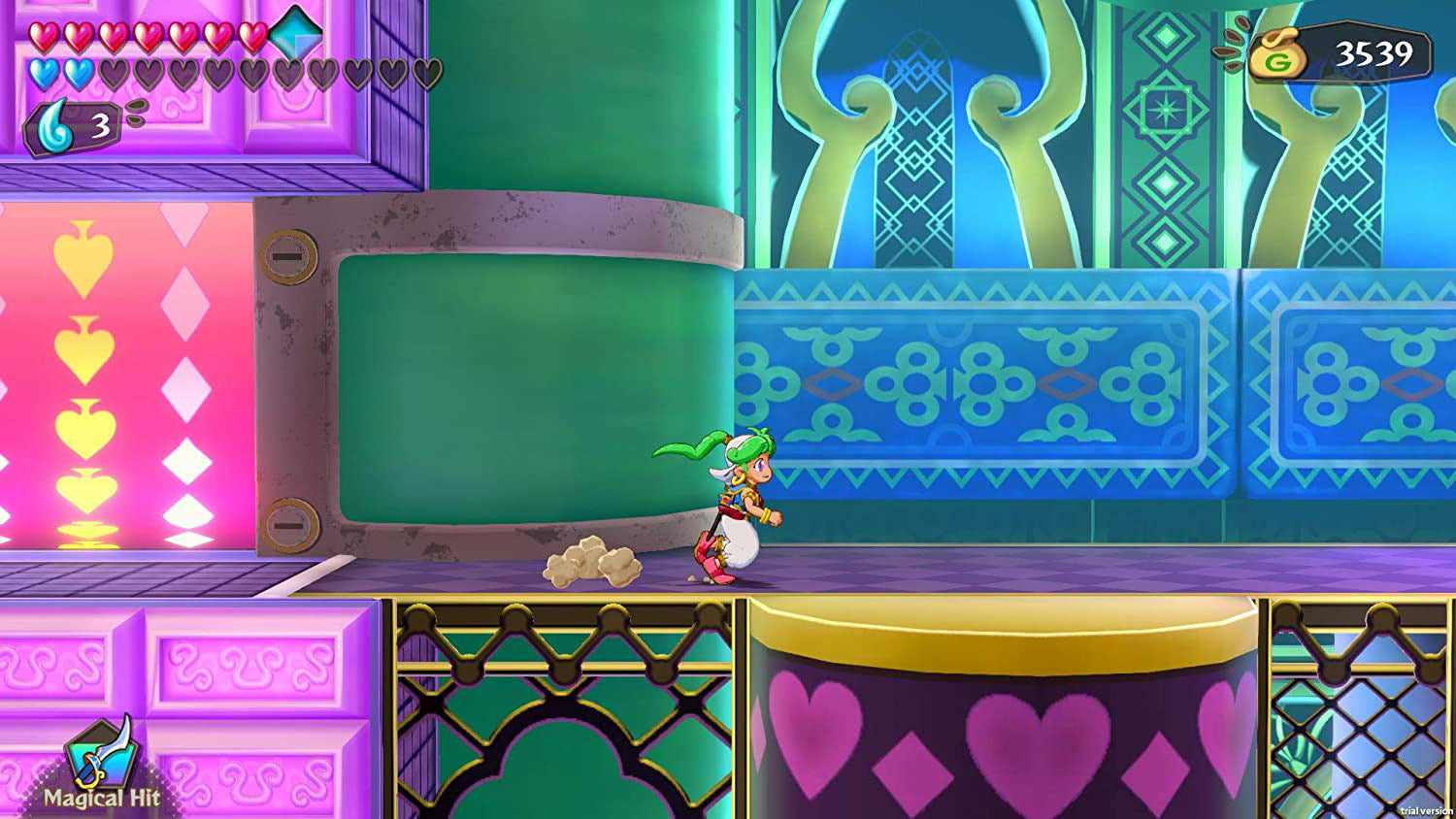The image size is (1456, 819).
Task: Click the money bag G icon
Action: click(1279, 55)
